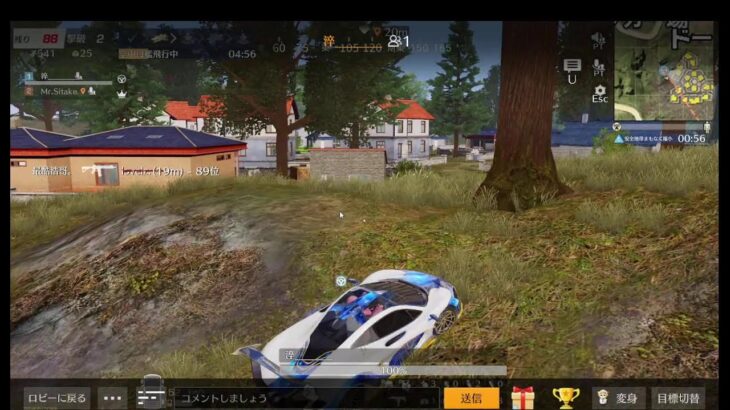Toggle the party speaker voice icon

pos(599,40)
